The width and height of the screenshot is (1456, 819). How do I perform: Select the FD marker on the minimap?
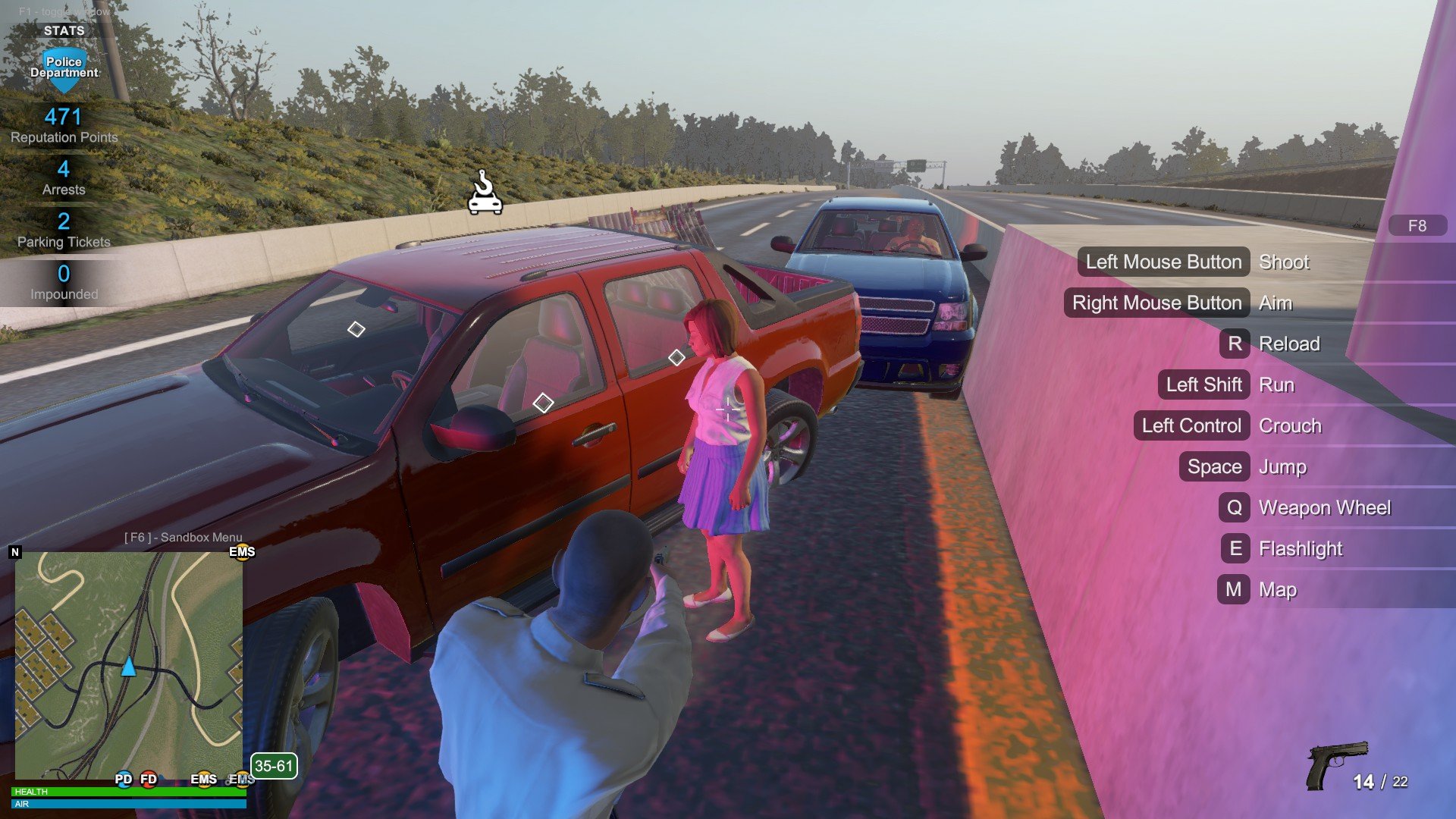click(149, 779)
